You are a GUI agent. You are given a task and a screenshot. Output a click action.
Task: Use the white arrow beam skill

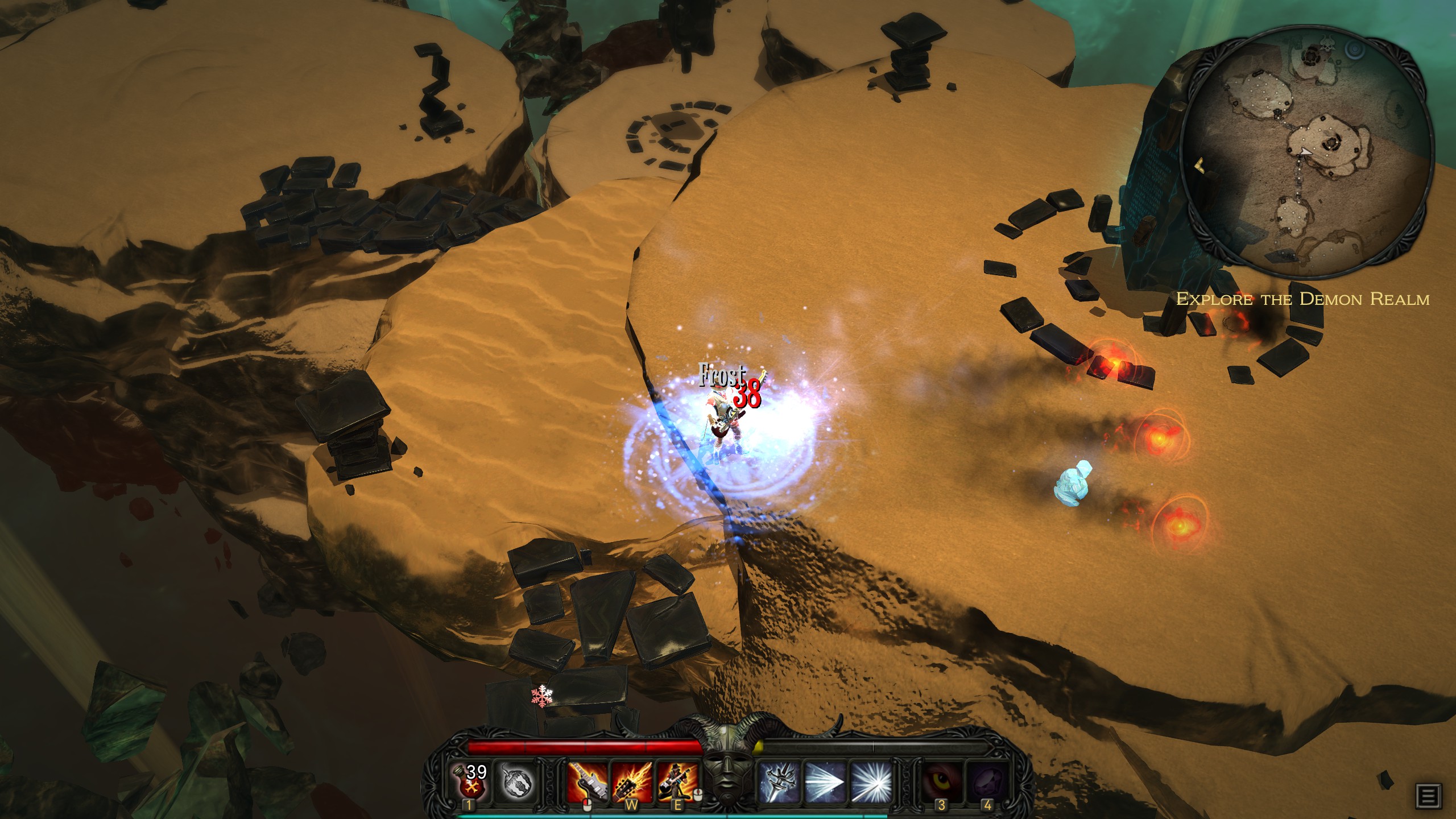tap(823, 780)
